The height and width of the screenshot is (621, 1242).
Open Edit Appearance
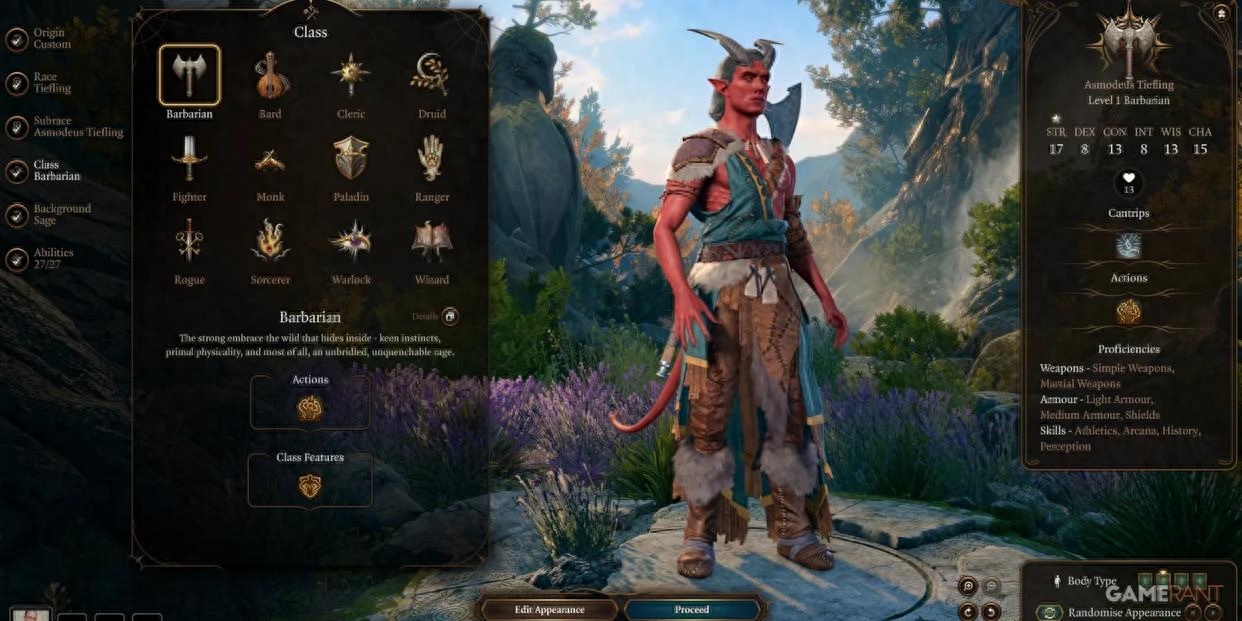pyautogui.click(x=549, y=609)
